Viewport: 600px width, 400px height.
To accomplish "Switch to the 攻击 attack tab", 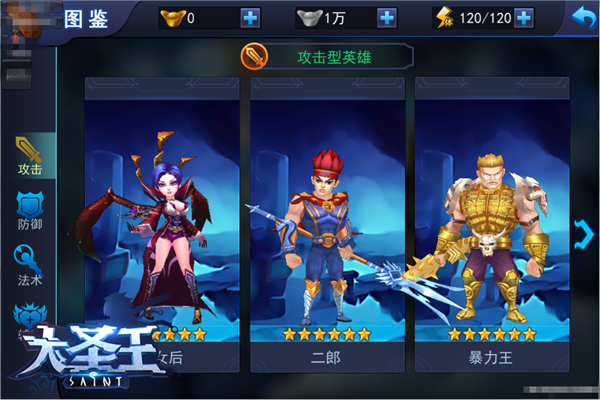I will click(29, 157).
